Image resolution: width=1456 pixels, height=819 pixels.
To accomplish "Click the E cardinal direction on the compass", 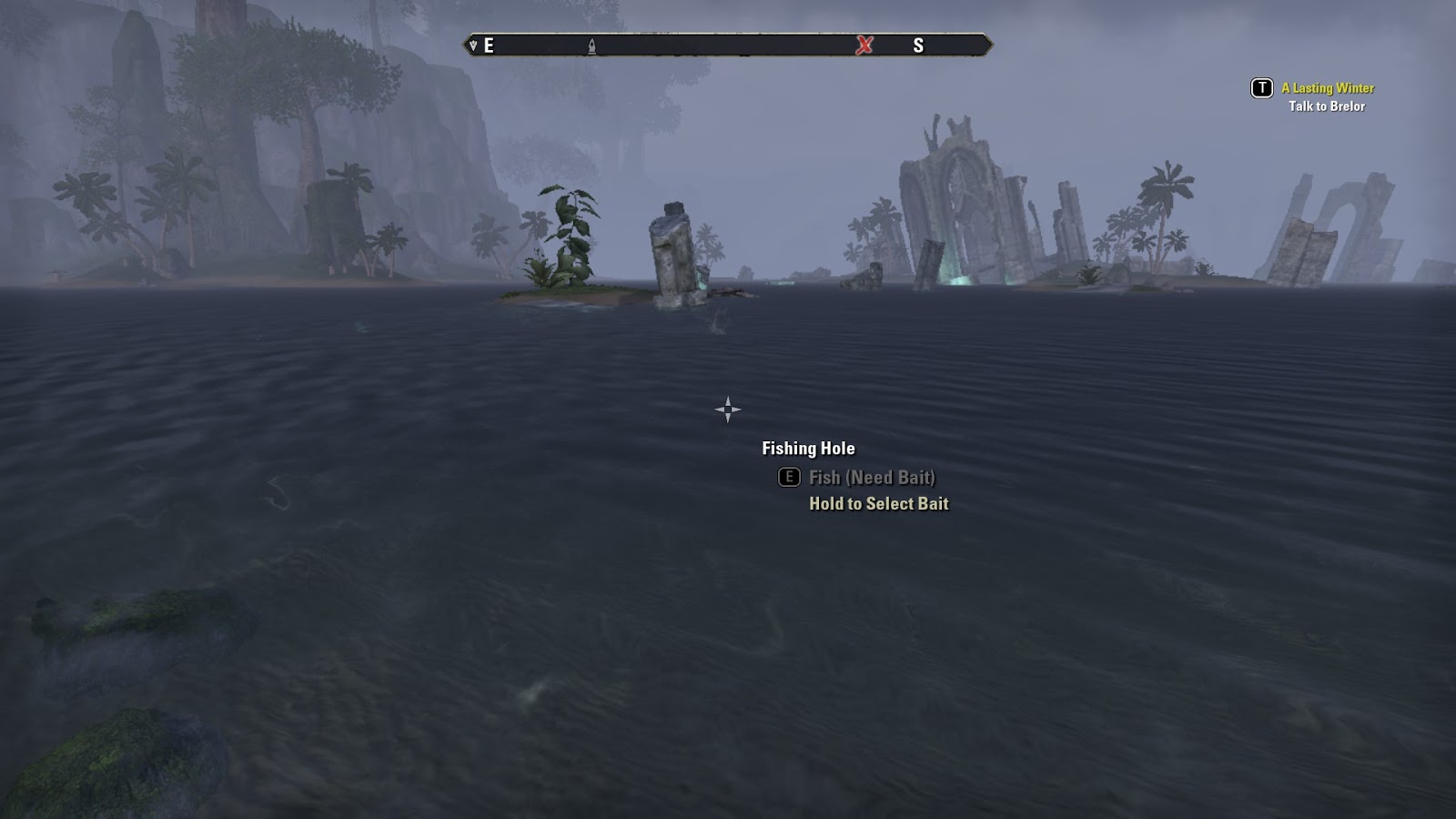I will [x=490, y=43].
